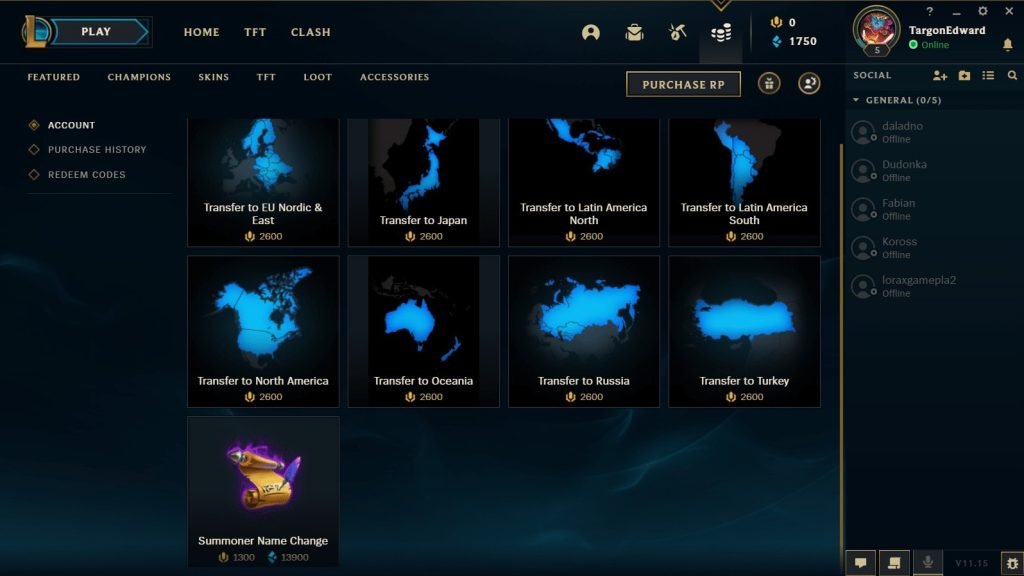Open the Purchase RP window
This screenshot has width=1024, height=576.
683,85
